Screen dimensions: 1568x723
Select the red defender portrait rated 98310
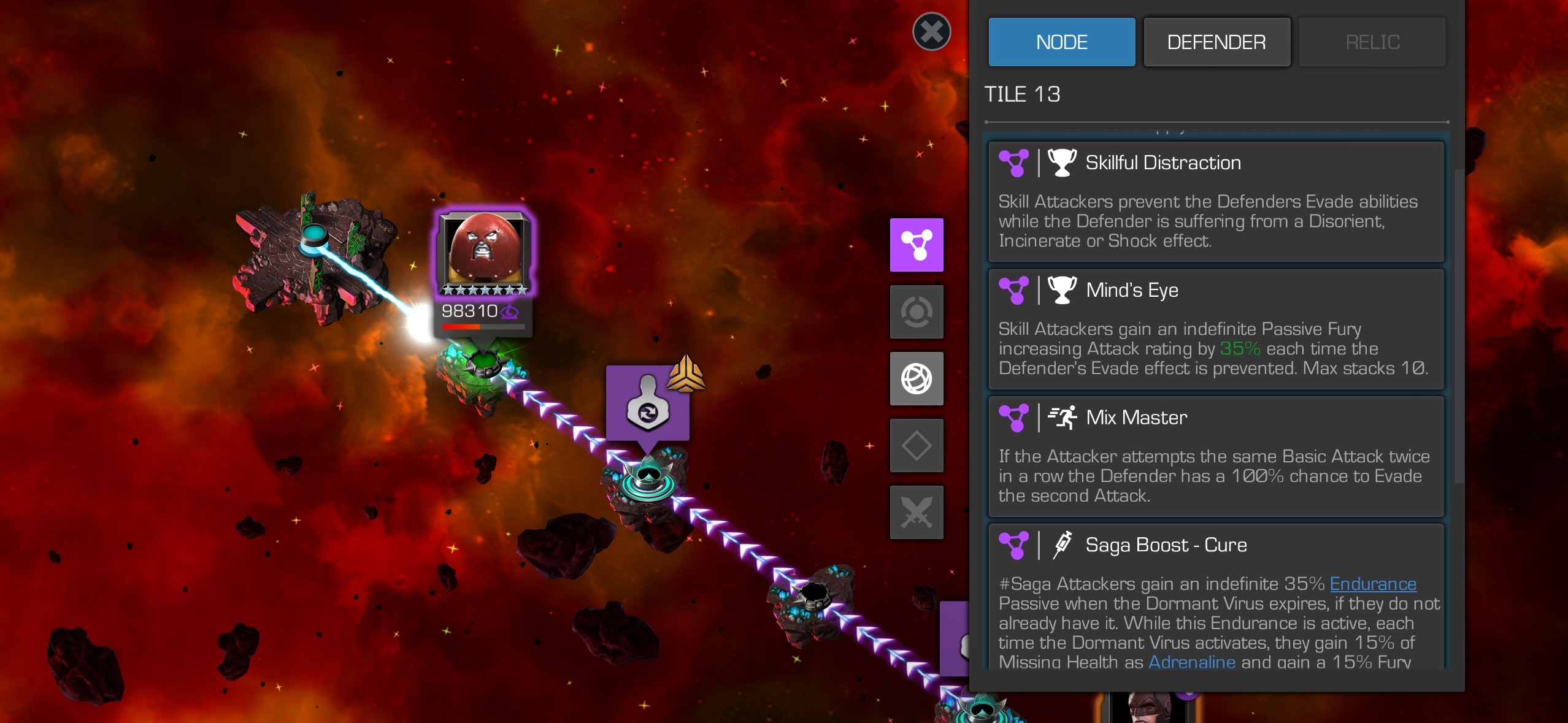tap(484, 253)
